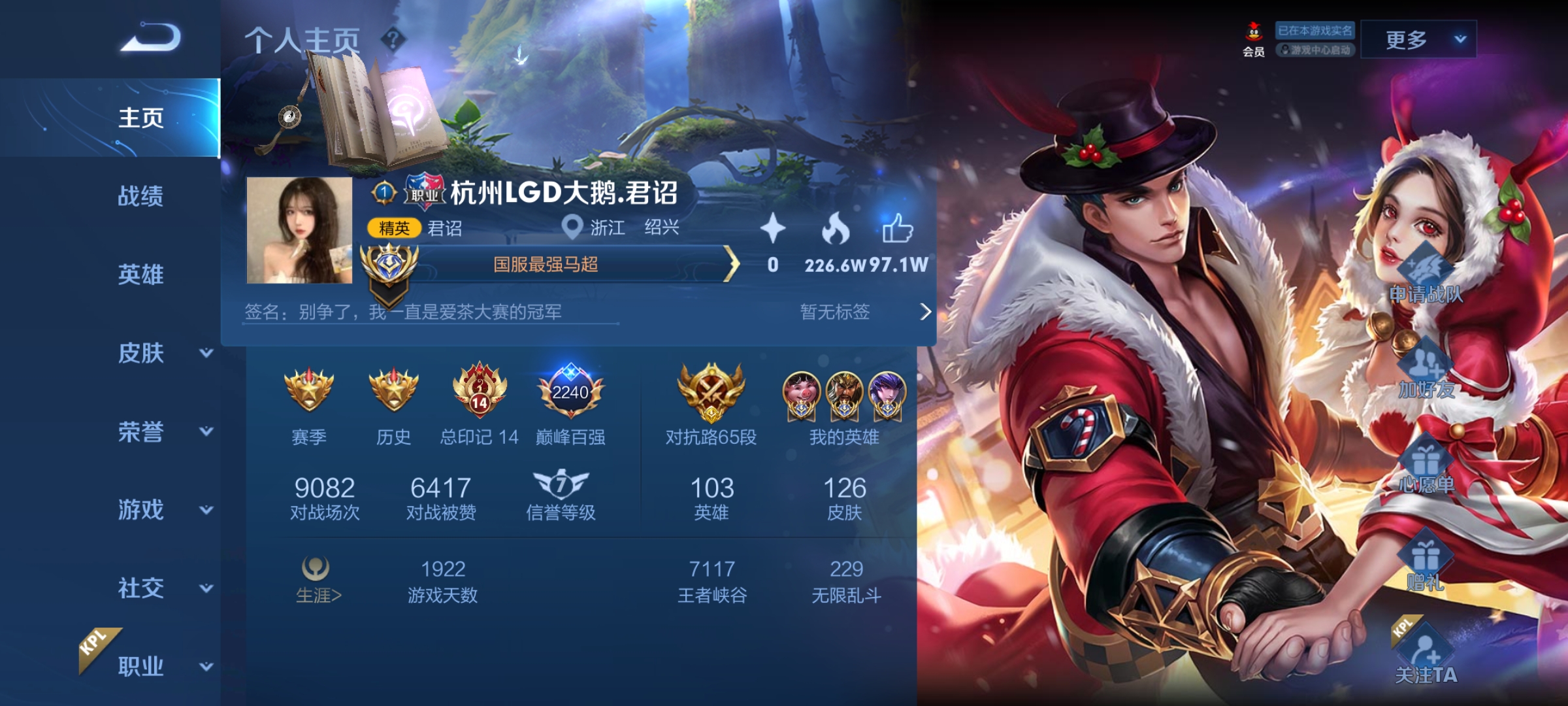Switch to the 战绩 tab
This screenshot has height=706, width=1568.
click(x=141, y=197)
